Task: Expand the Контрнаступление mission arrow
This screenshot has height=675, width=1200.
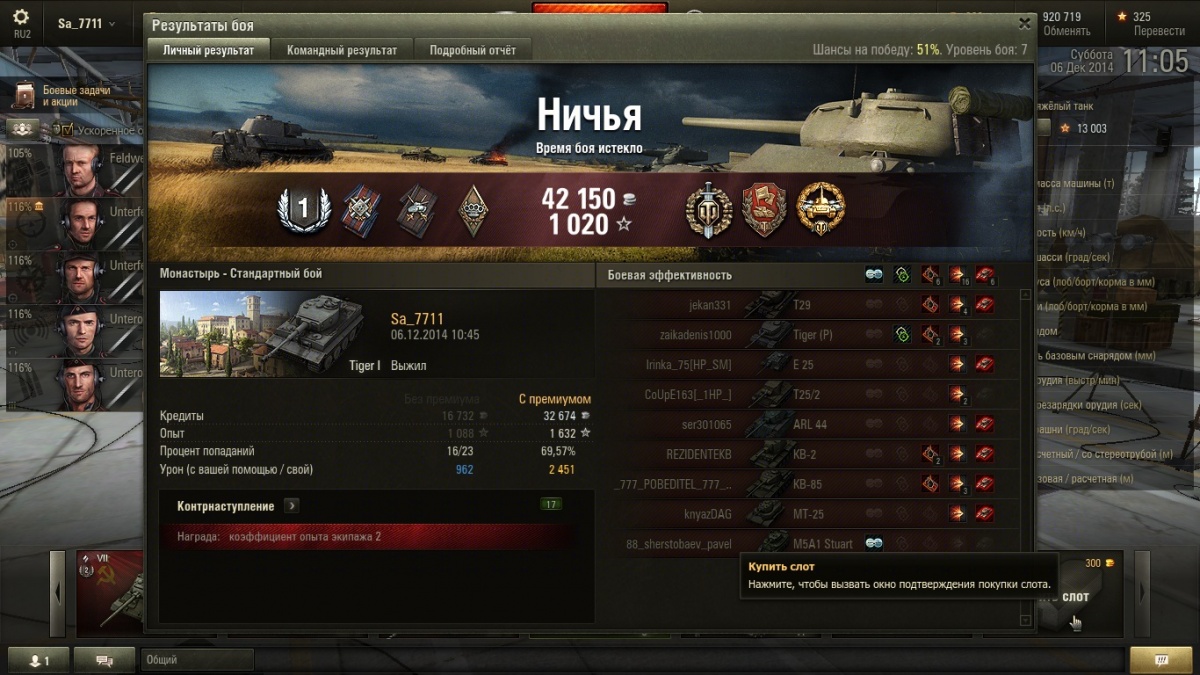Action: tap(291, 505)
